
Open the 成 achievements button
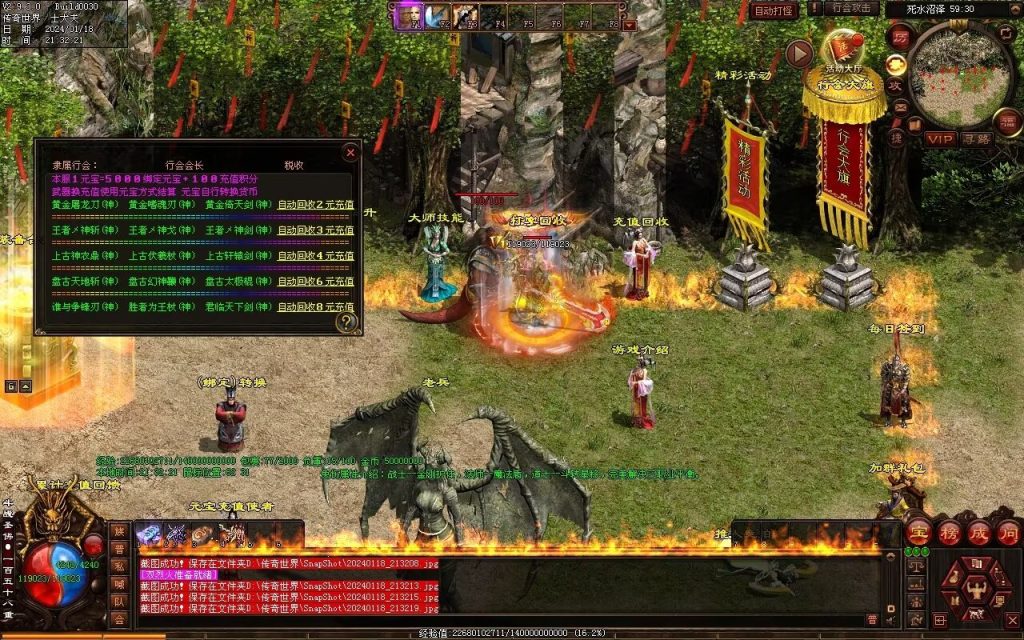click(x=978, y=532)
